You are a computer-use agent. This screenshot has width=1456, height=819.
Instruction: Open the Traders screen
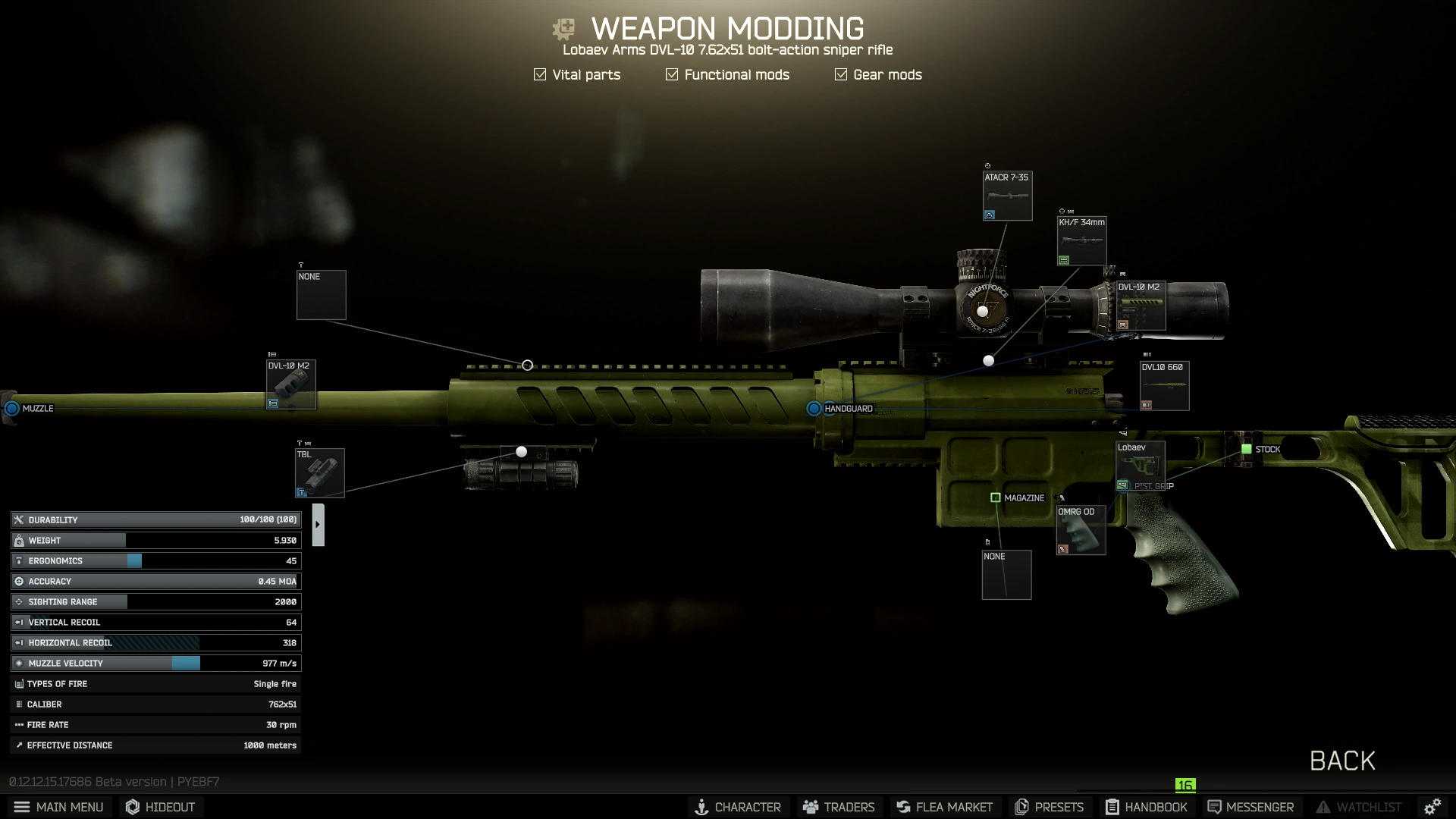point(839,807)
